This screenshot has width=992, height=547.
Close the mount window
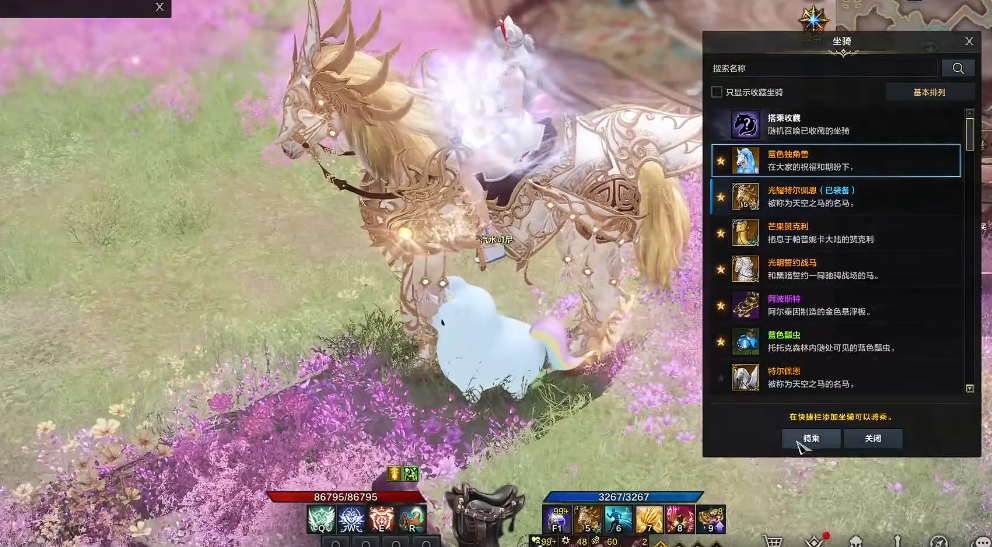[968, 41]
